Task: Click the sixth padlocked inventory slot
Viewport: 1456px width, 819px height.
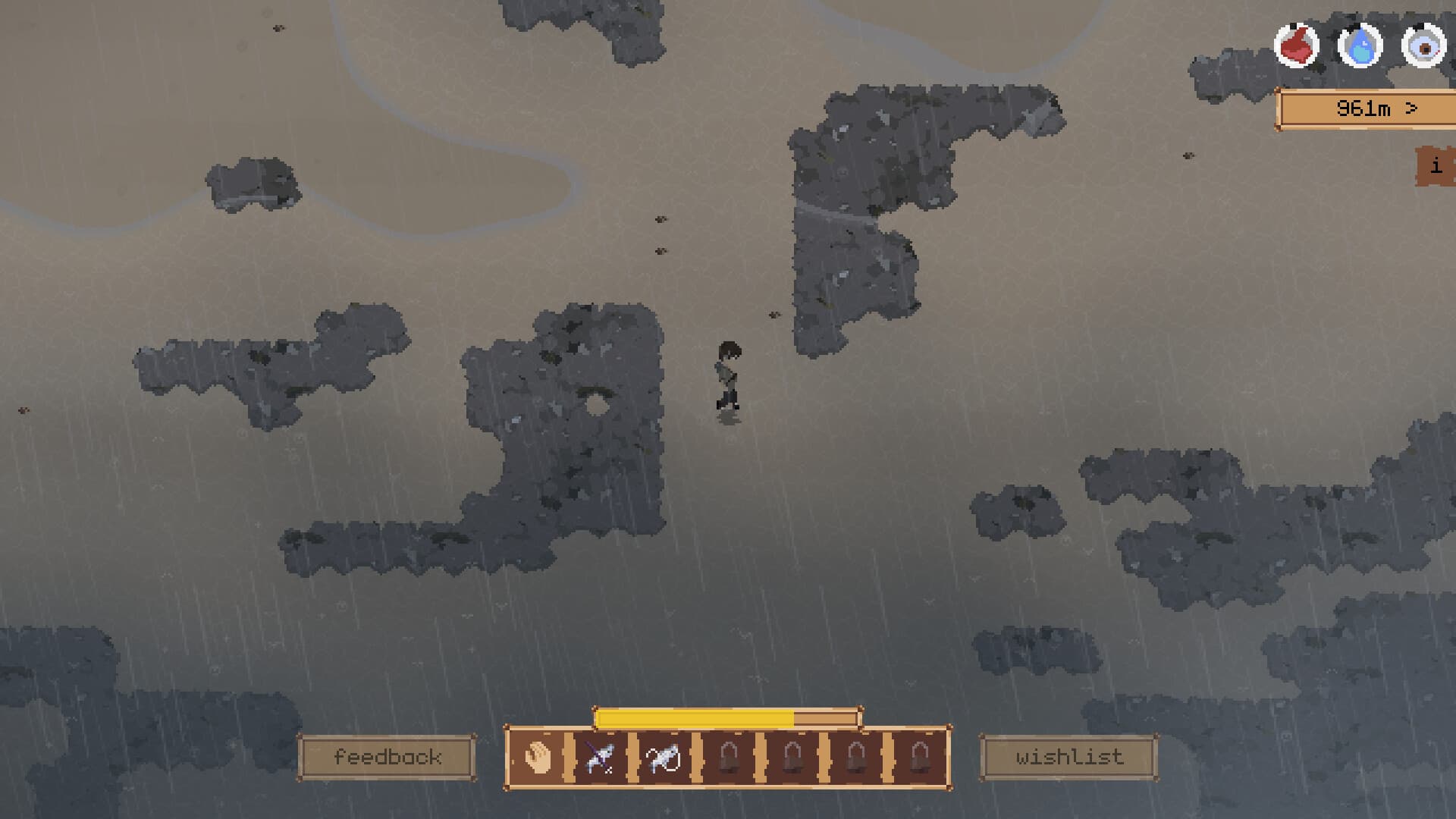Action: [x=855, y=757]
